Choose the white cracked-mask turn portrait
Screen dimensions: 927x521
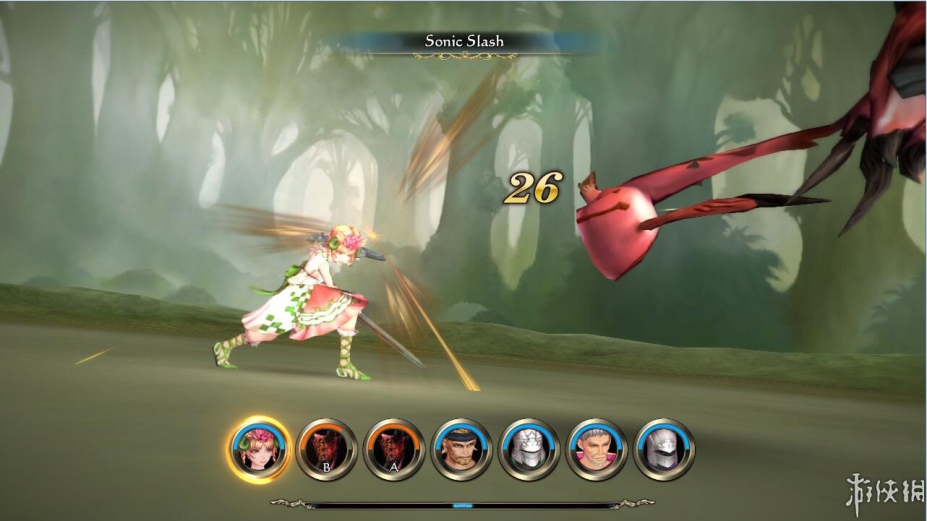[x=529, y=449]
